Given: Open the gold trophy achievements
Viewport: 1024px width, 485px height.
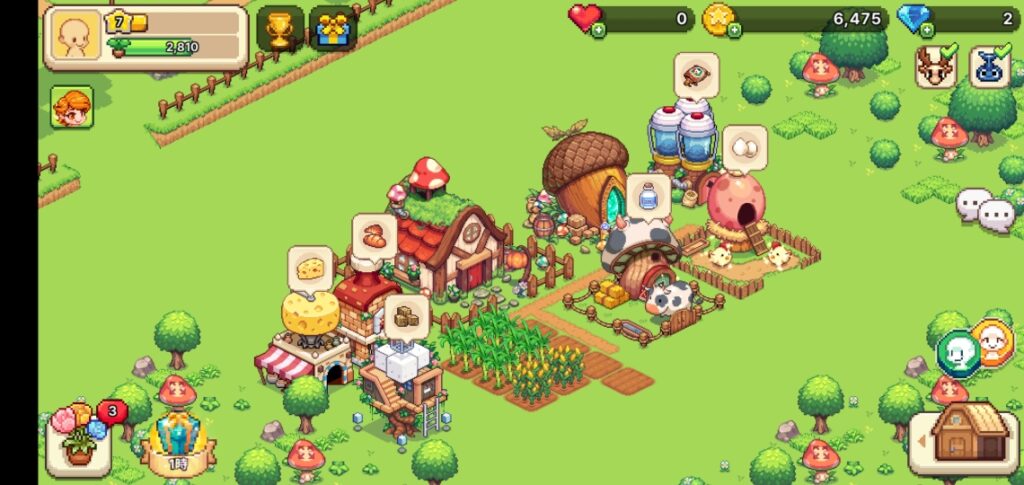Looking at the screenshot, I should pyautogui.click(x=280, y=29).
